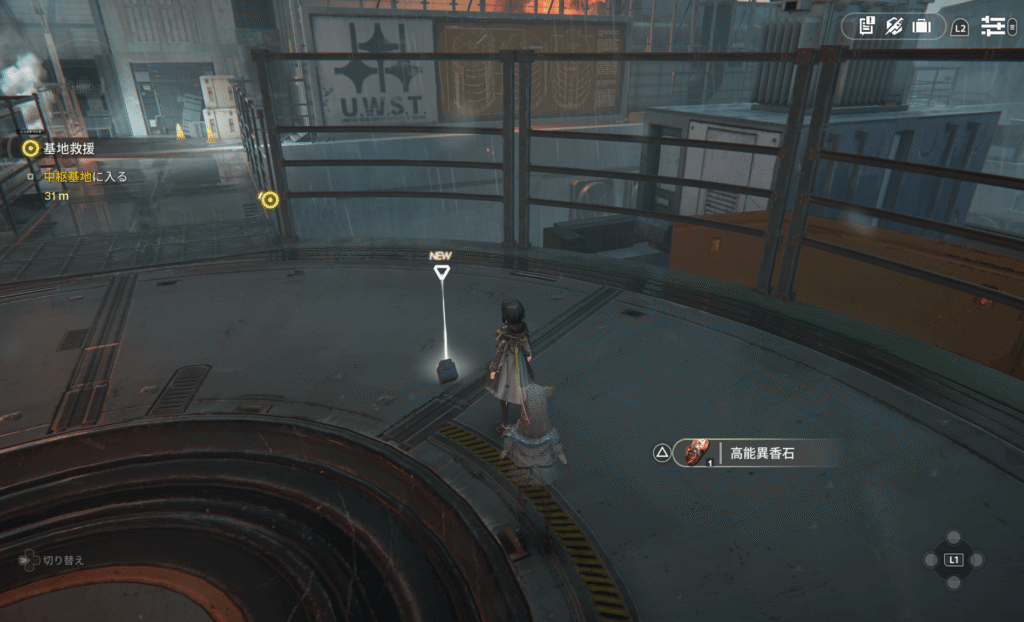Screen dimensions: 1024x622
Task: Open the mission log icon with exclamation mark
Action: tap(866, 26)
